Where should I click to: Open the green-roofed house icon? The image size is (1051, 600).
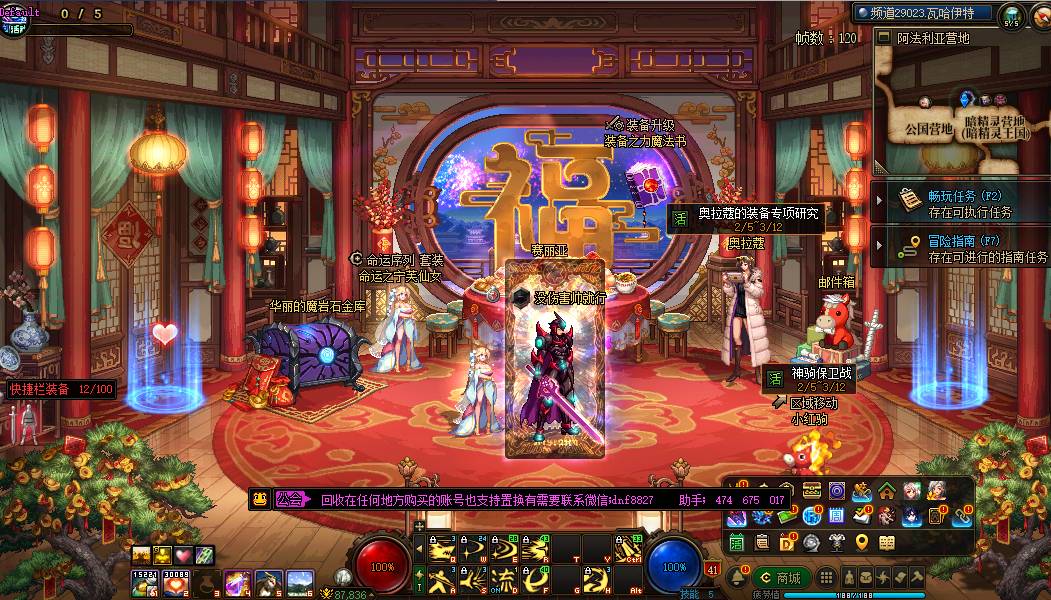tap(887, 490)
